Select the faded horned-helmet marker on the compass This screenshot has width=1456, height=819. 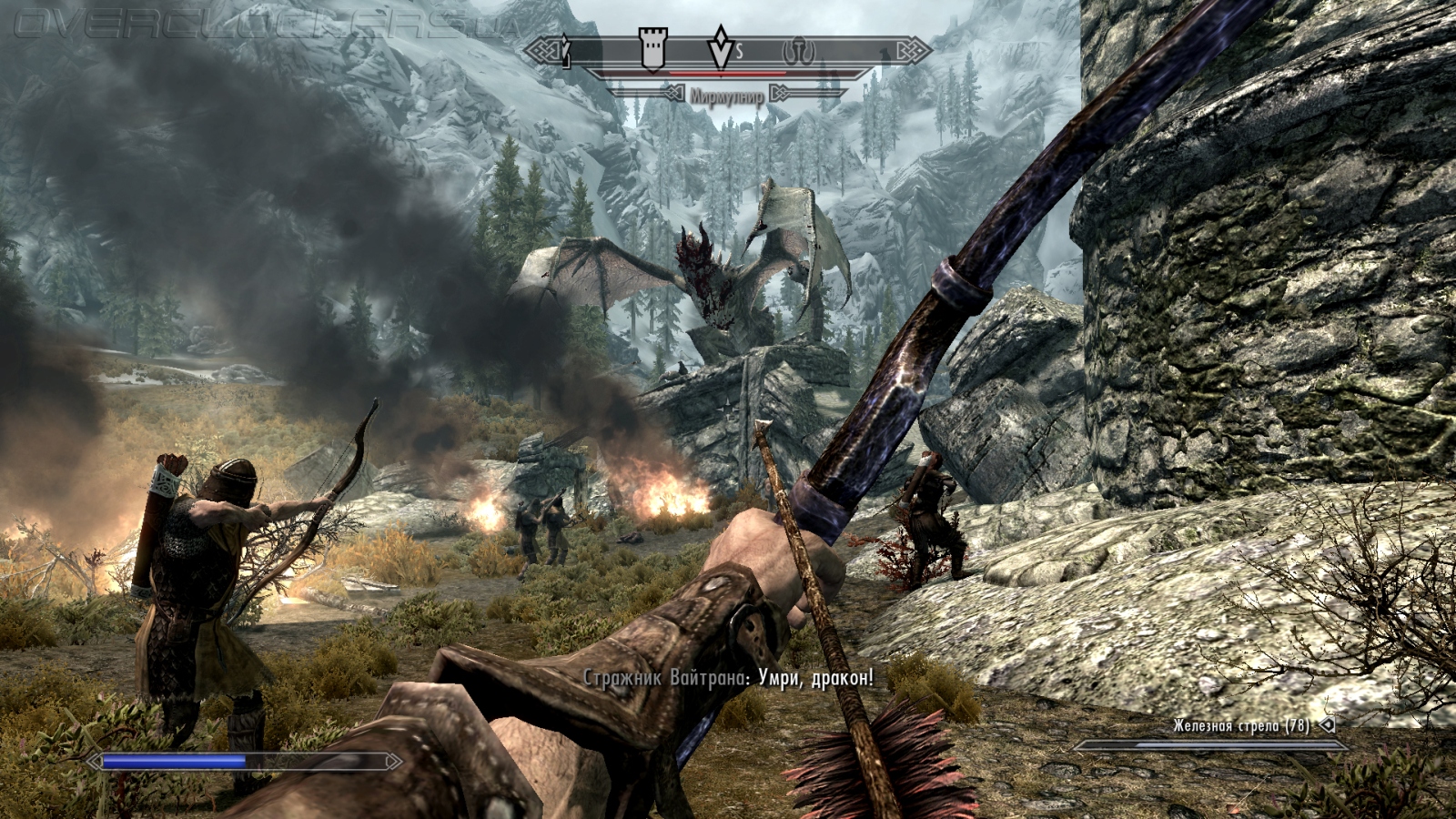click(x=798, y=52)
